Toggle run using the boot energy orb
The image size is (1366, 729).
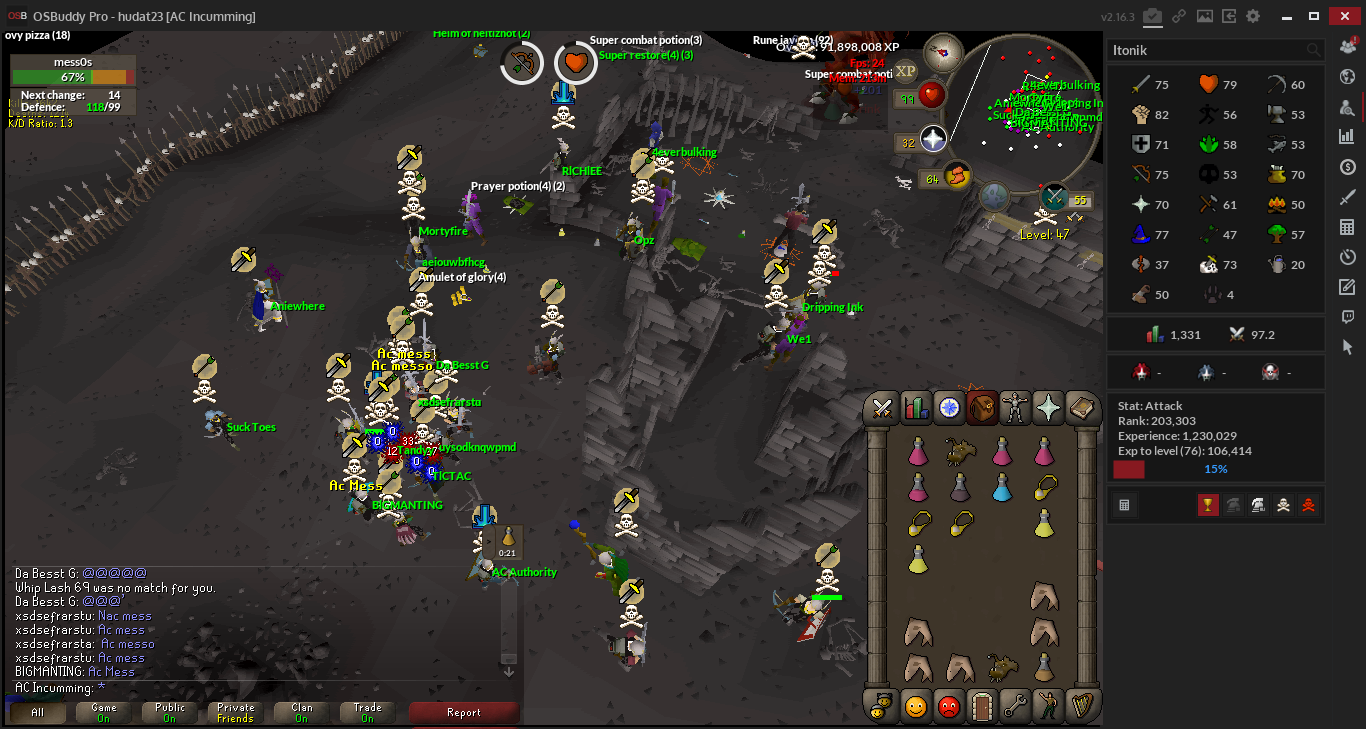coord(957,177)
